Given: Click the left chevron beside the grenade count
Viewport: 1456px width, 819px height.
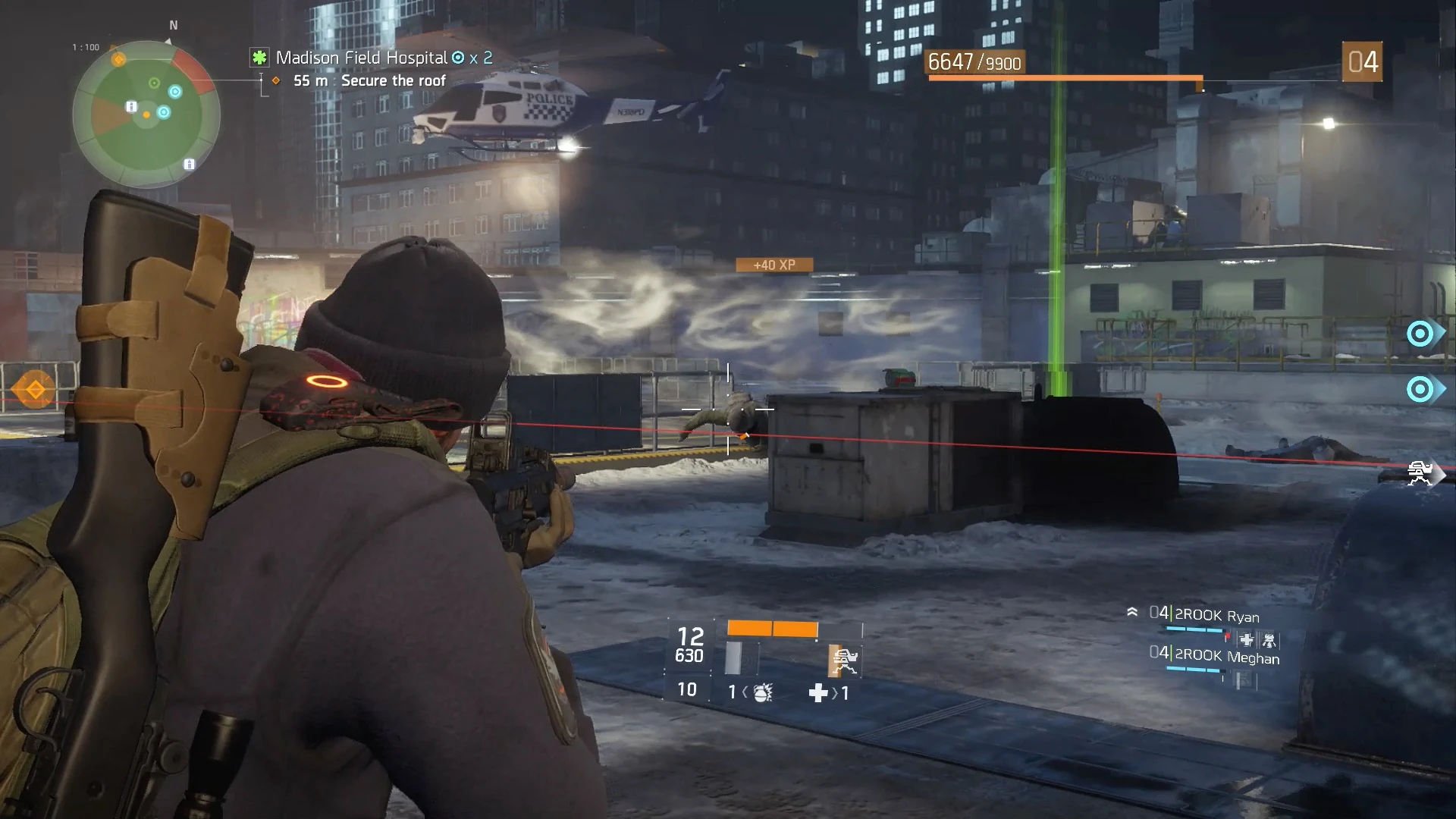Looking at the screenshot, I should point(745,692).
